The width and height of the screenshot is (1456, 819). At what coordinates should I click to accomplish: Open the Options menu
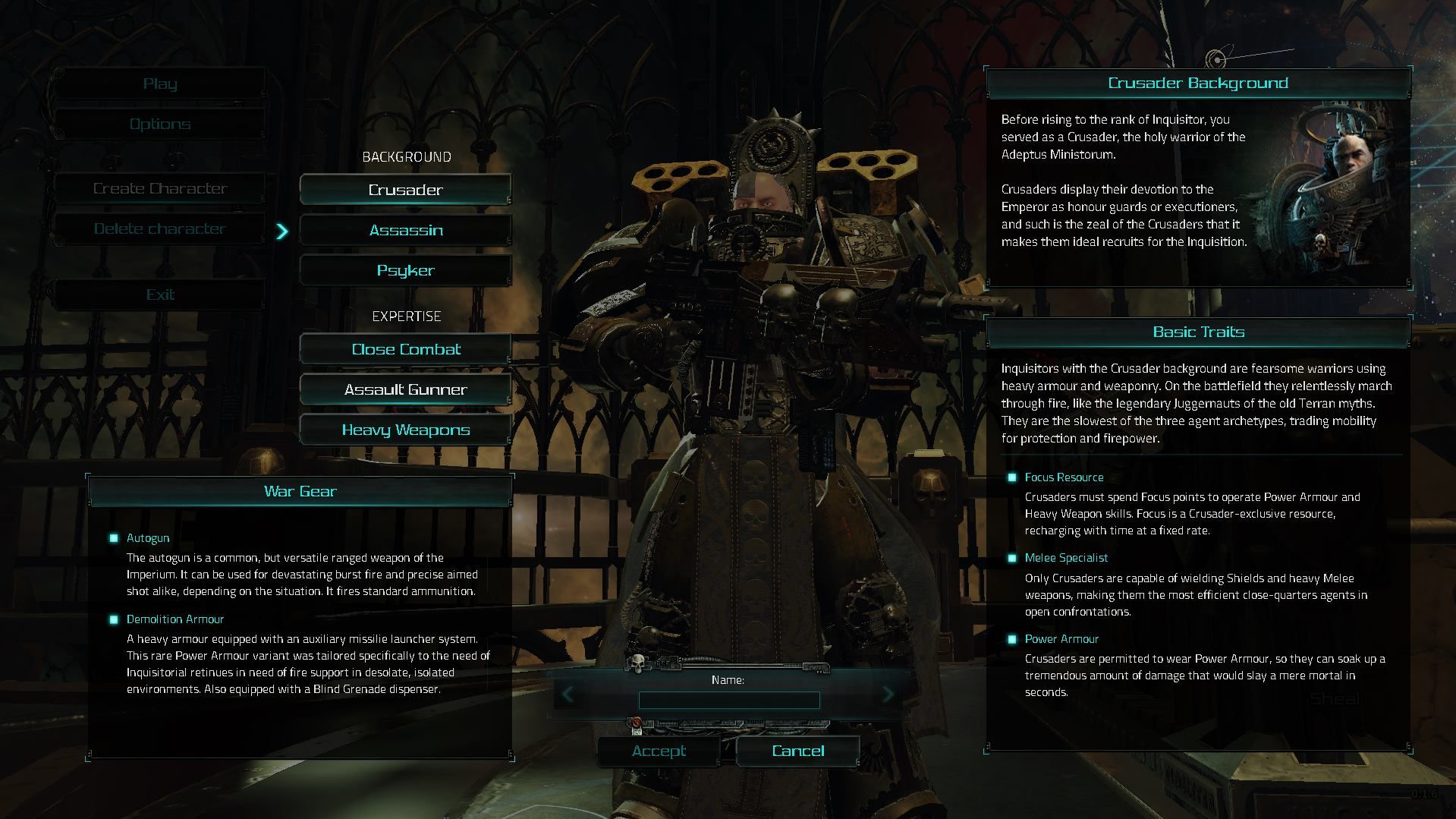coord(160,123)
